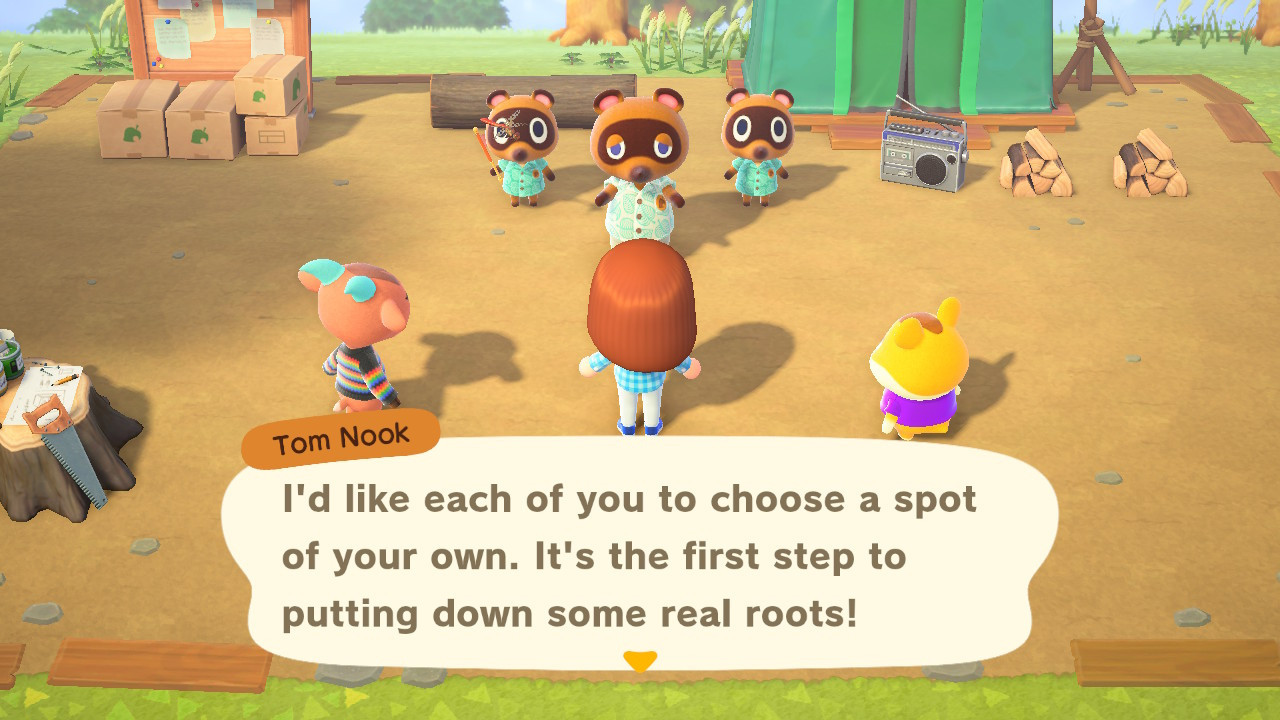
Task: Advance dialogue with the yellow continue arrow
Action: [x=640, y=661]
